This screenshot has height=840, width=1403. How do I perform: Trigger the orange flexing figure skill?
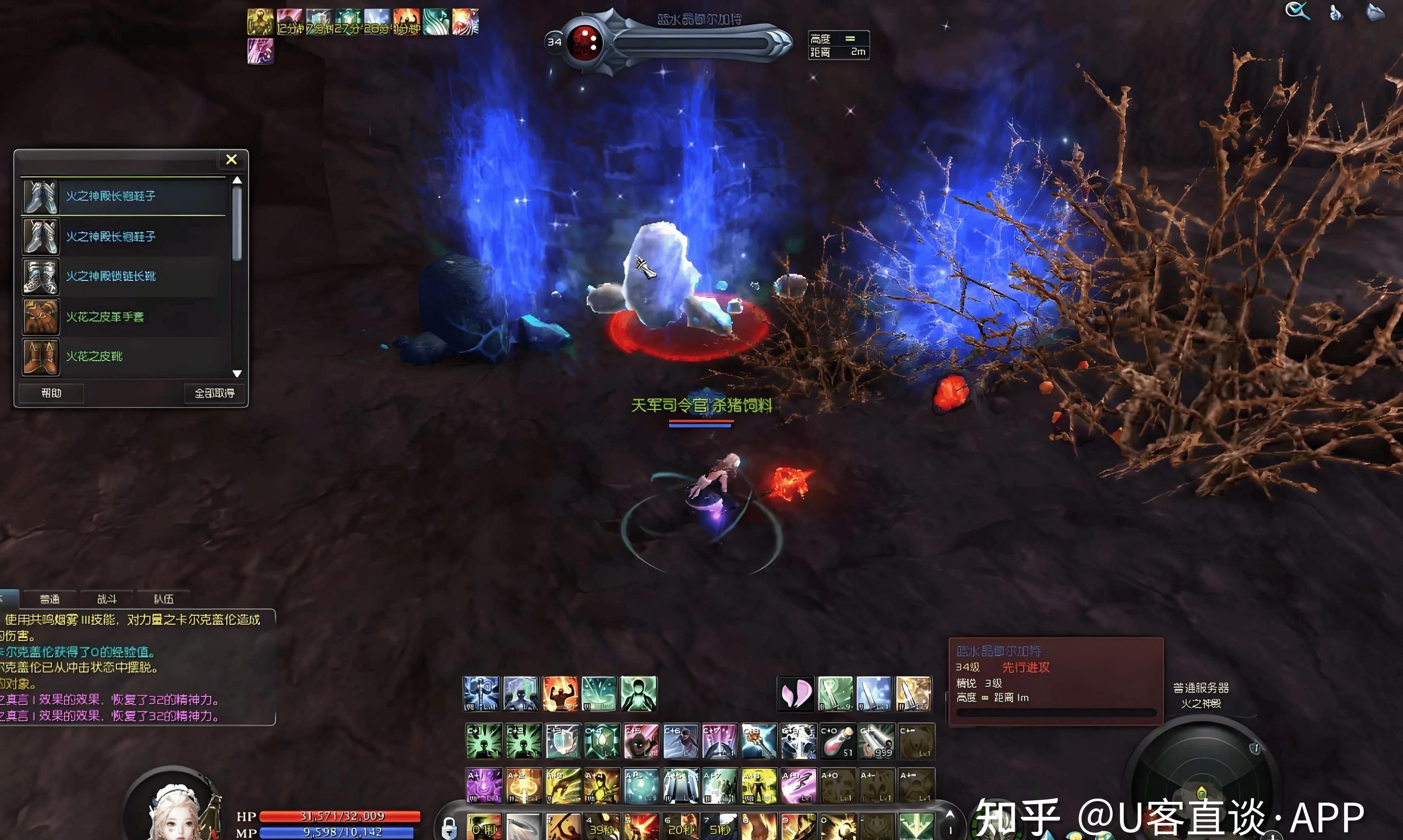point(560,694)
